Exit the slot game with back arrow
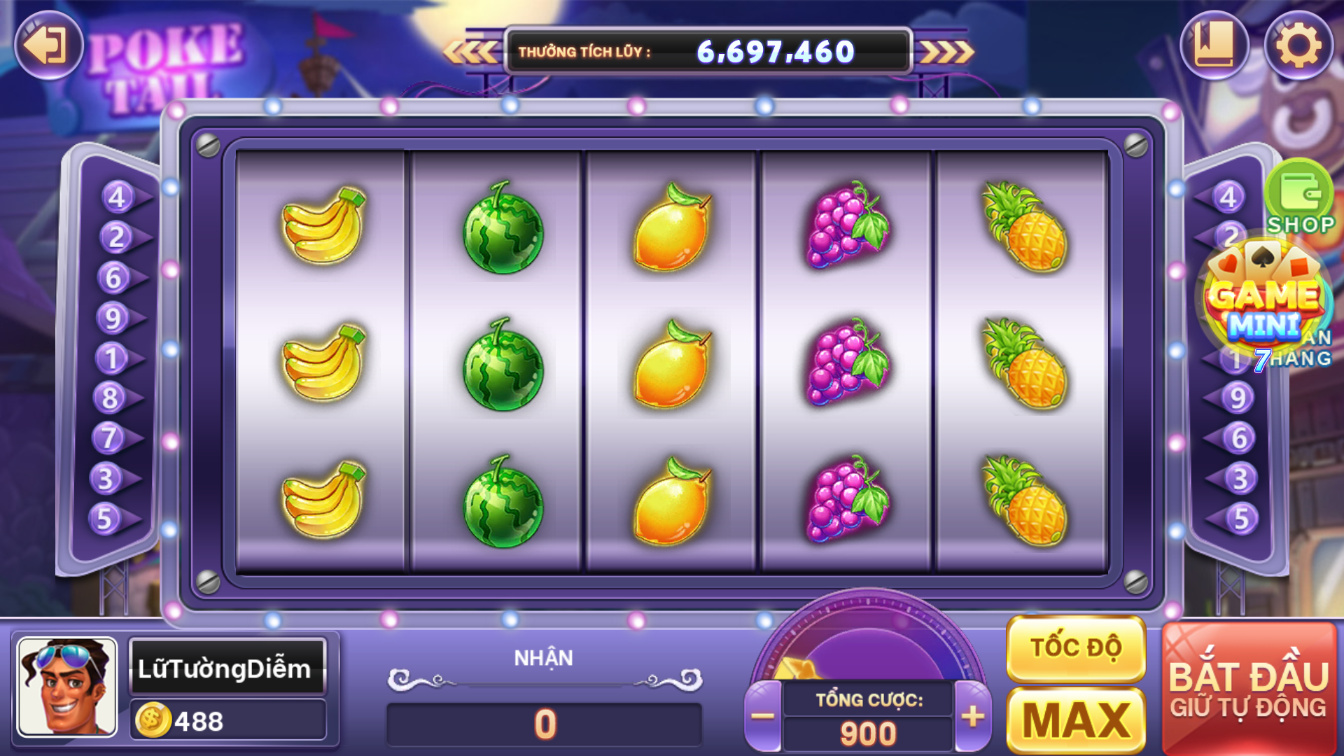The height and width of the screenshot is (756, 1344). click(x=47, y=45)
